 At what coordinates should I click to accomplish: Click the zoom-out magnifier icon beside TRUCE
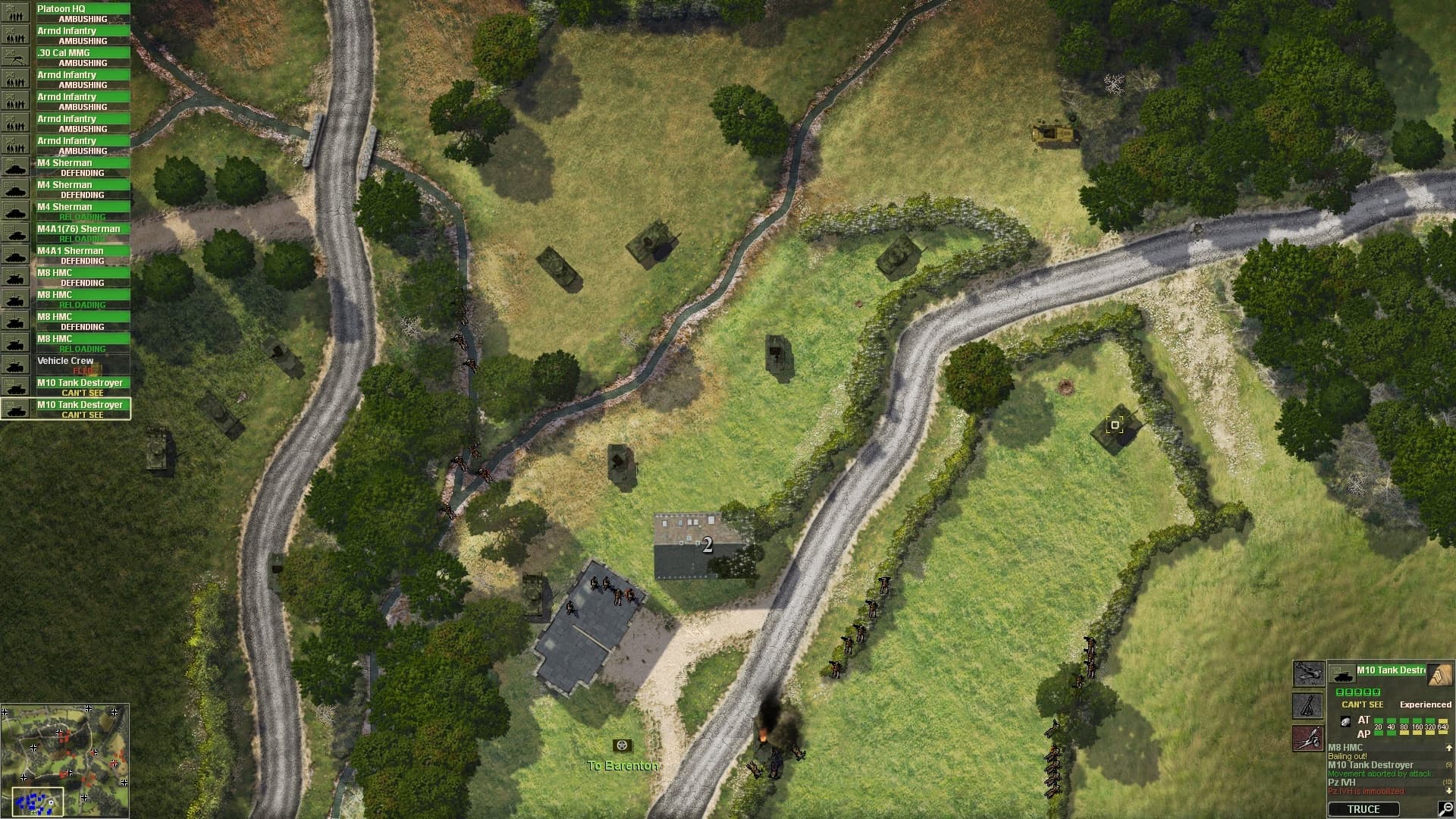[x=1445, y=808]
